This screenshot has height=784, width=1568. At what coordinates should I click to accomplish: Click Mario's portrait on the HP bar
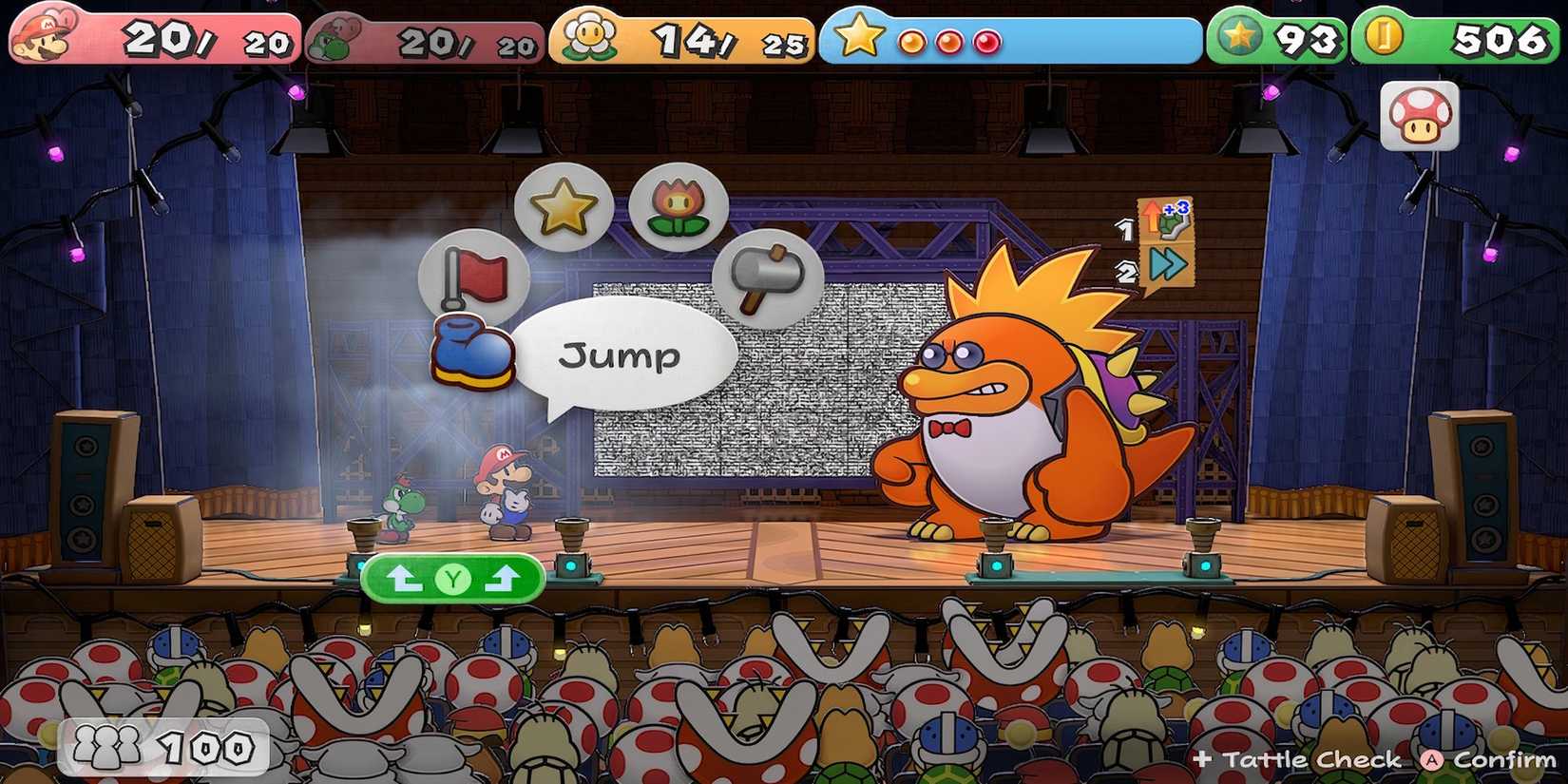coord(40,38)
